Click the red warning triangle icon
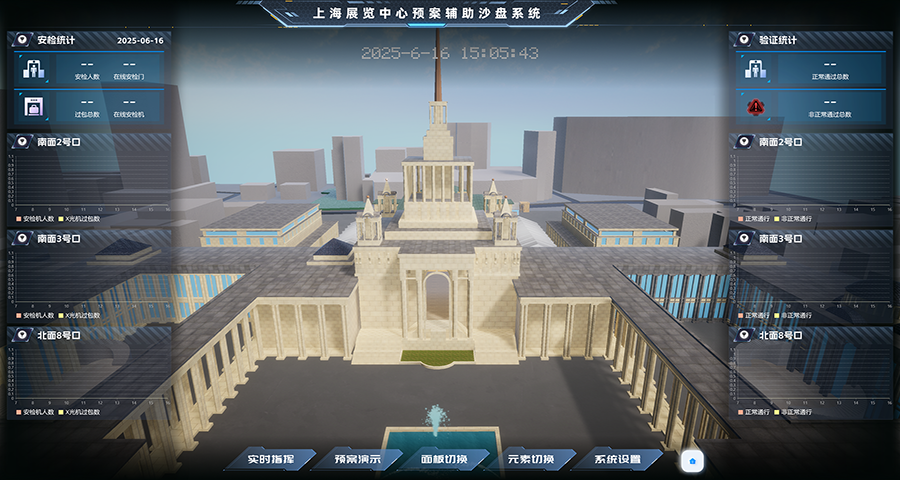 756,106
